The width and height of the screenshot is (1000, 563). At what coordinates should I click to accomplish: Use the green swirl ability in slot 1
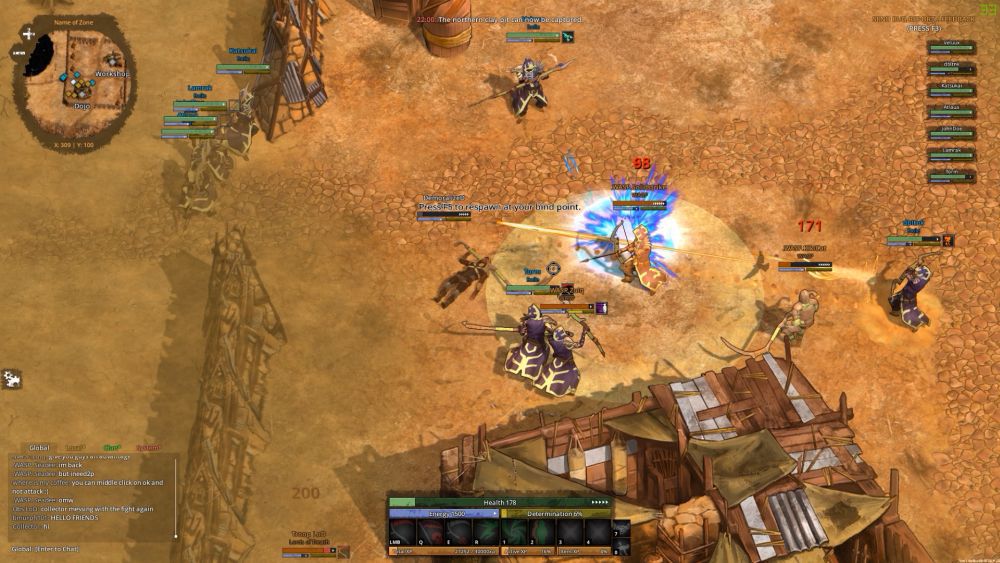514,532
